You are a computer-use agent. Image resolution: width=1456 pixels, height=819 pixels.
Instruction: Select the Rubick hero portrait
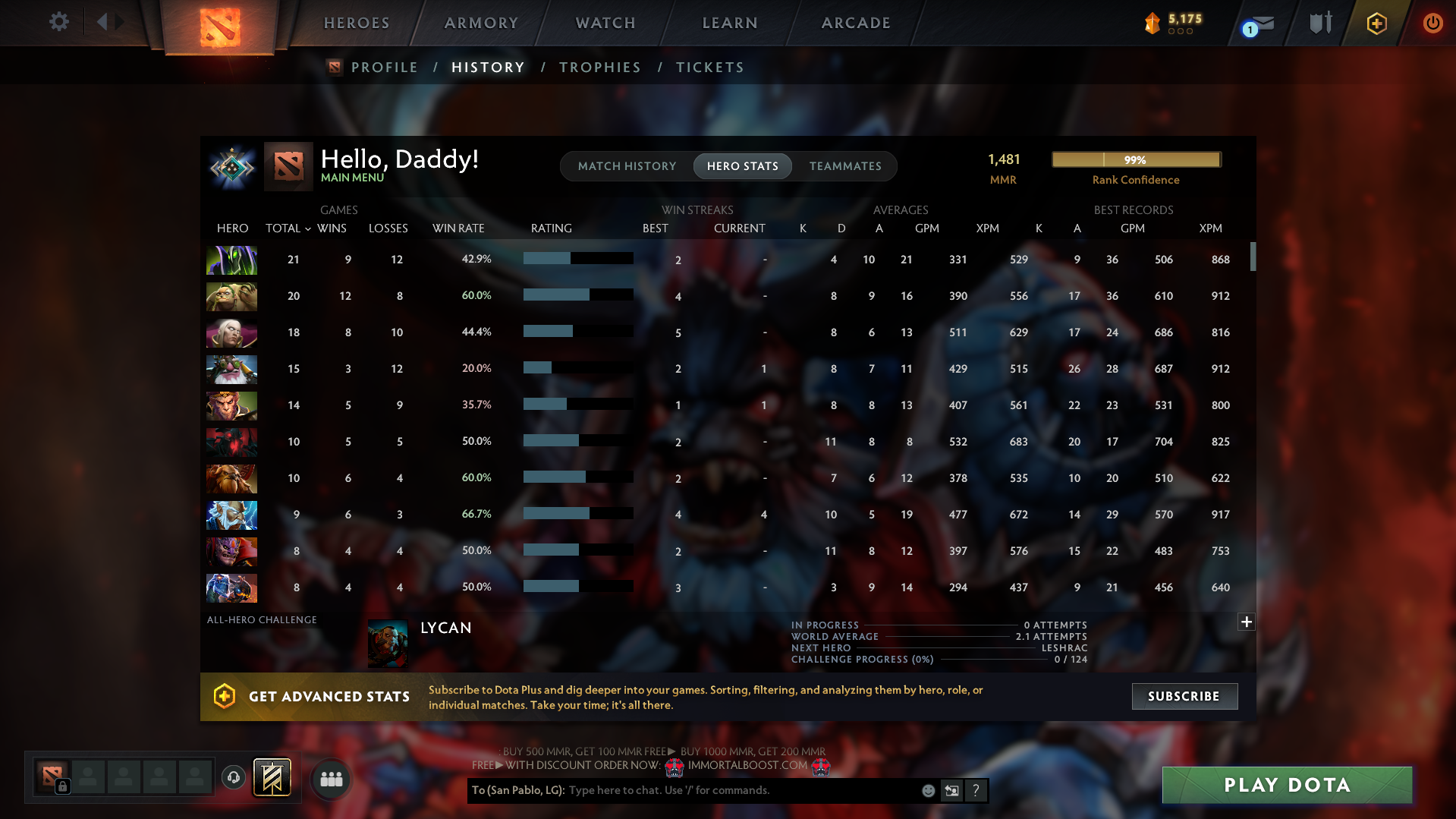click(x=231, y=260)
